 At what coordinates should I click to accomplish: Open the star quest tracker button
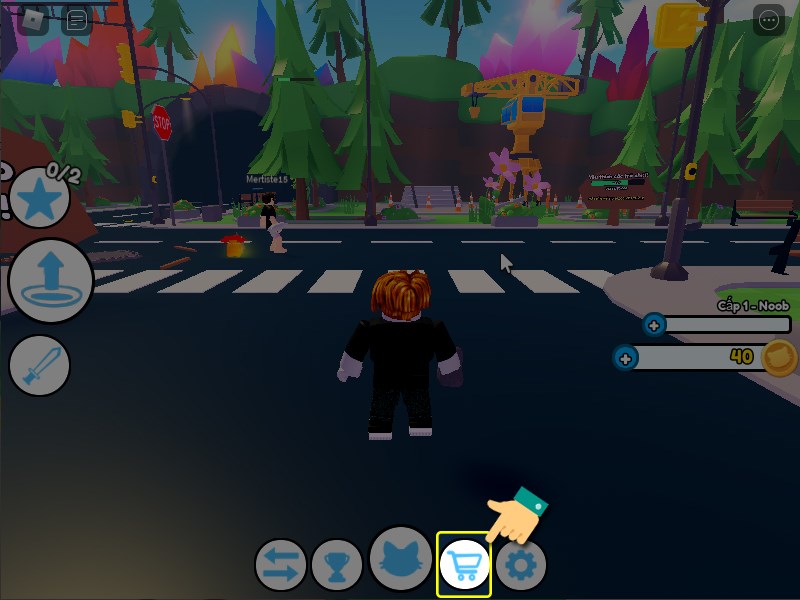pos(40,200)
